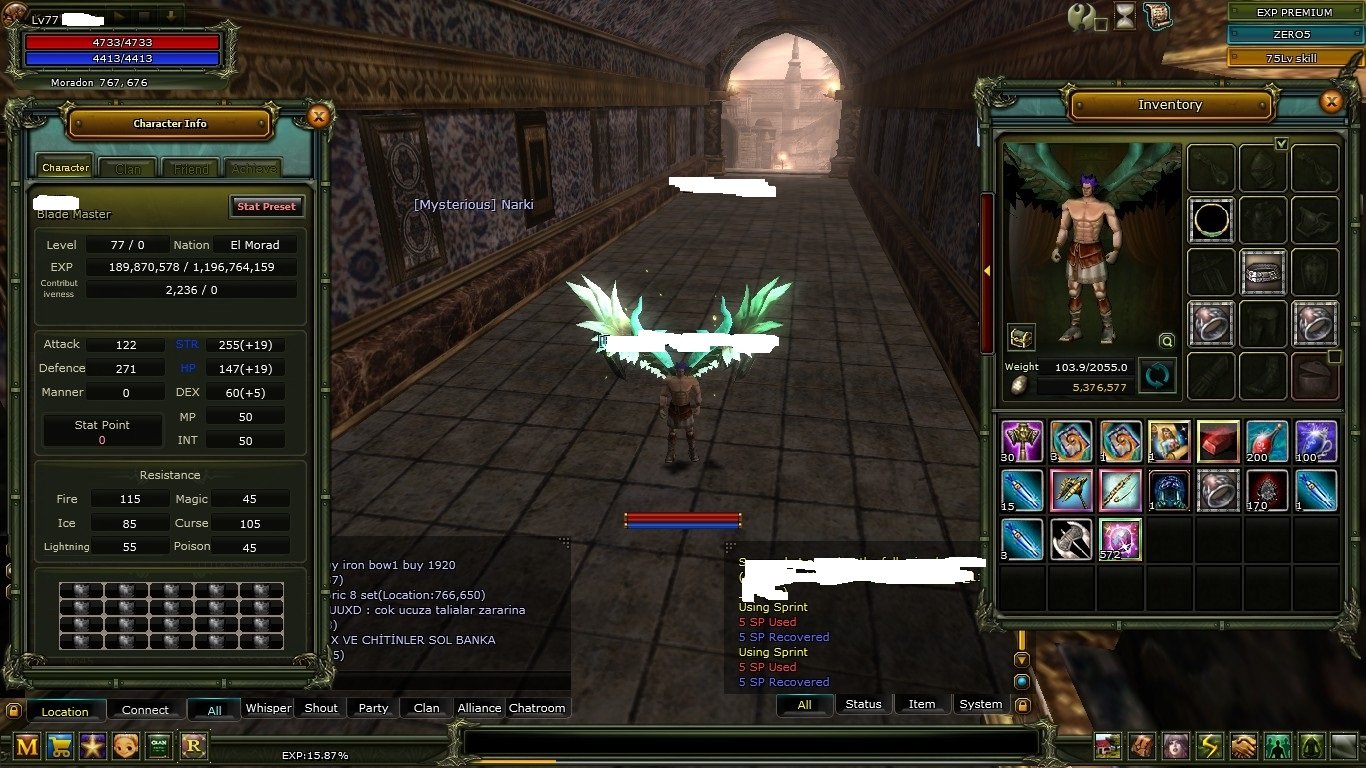Open the item mall shopping cart icon
Image resolution: width=1366 pixels, height=768 pixels.
60,746
